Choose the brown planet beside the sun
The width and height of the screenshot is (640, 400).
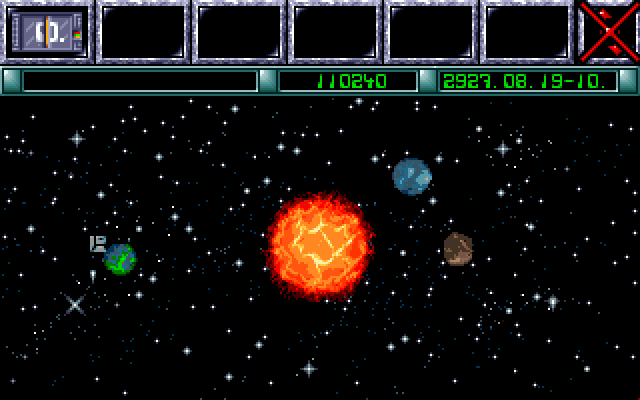point(458,249)
